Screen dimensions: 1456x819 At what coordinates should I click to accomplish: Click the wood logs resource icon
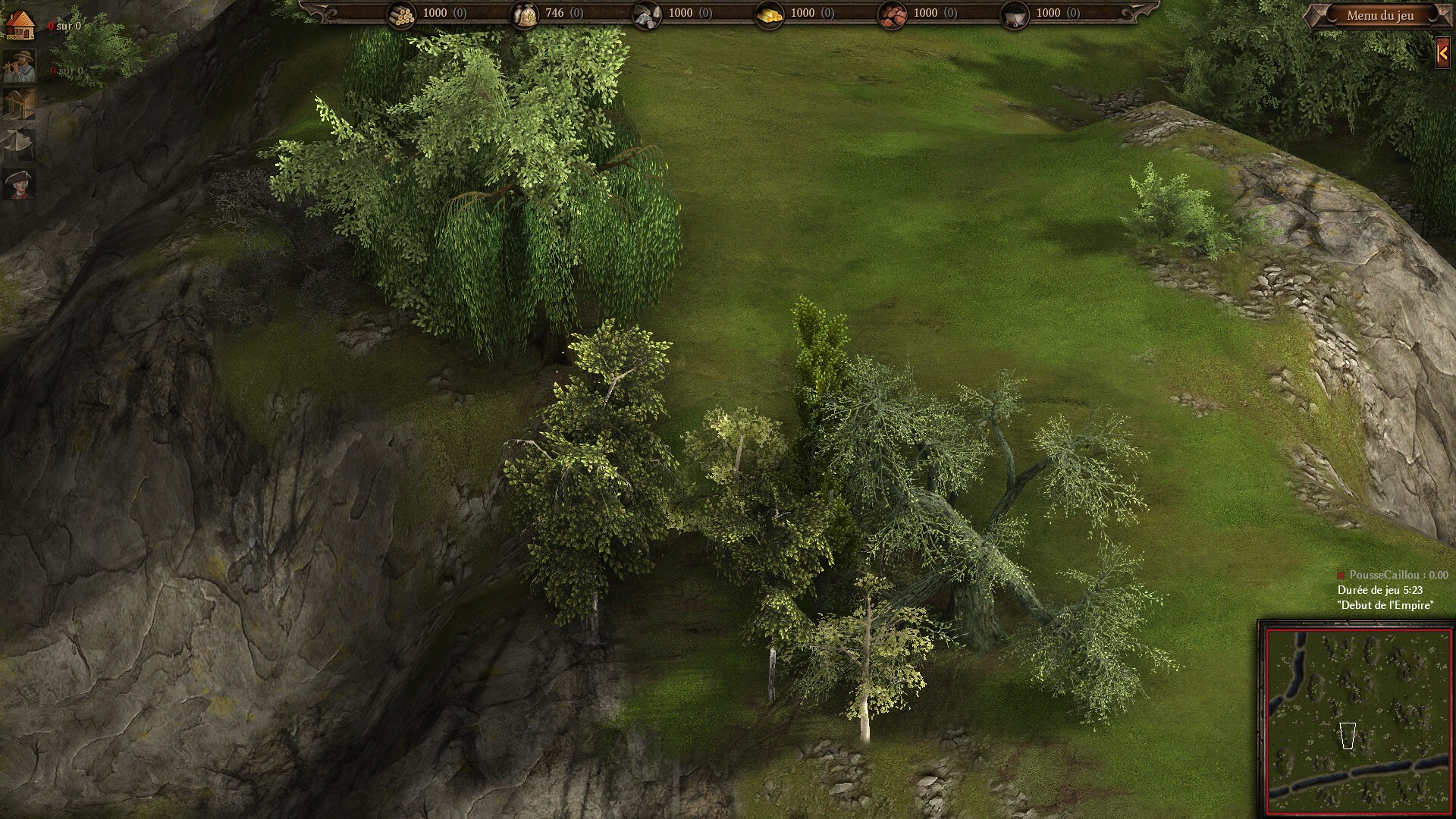pos(401,14)
